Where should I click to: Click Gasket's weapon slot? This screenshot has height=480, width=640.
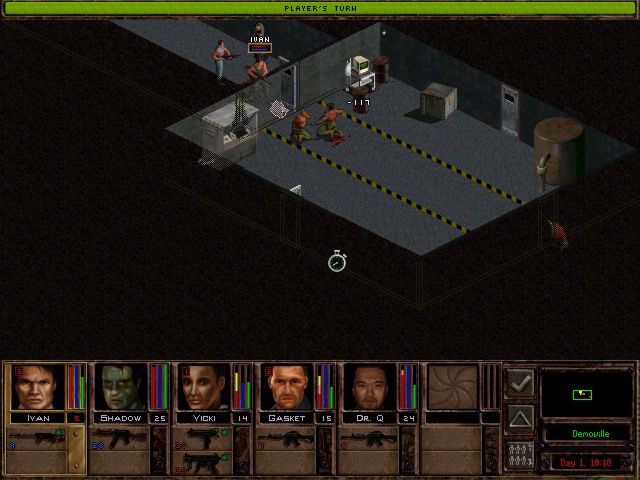click(288, 438)
